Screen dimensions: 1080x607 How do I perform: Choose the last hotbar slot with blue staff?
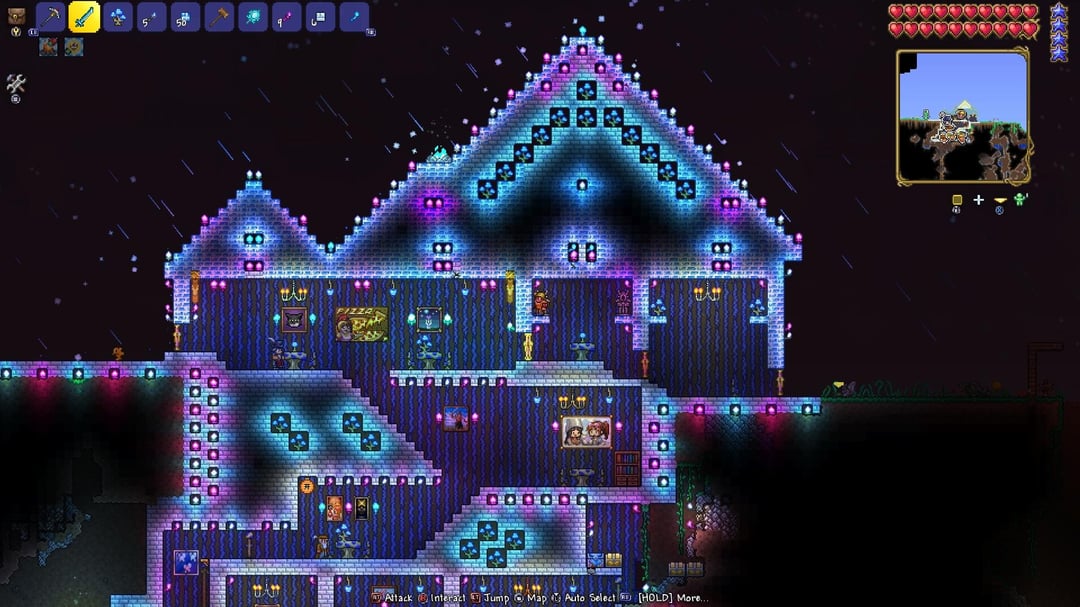[354, 17]
